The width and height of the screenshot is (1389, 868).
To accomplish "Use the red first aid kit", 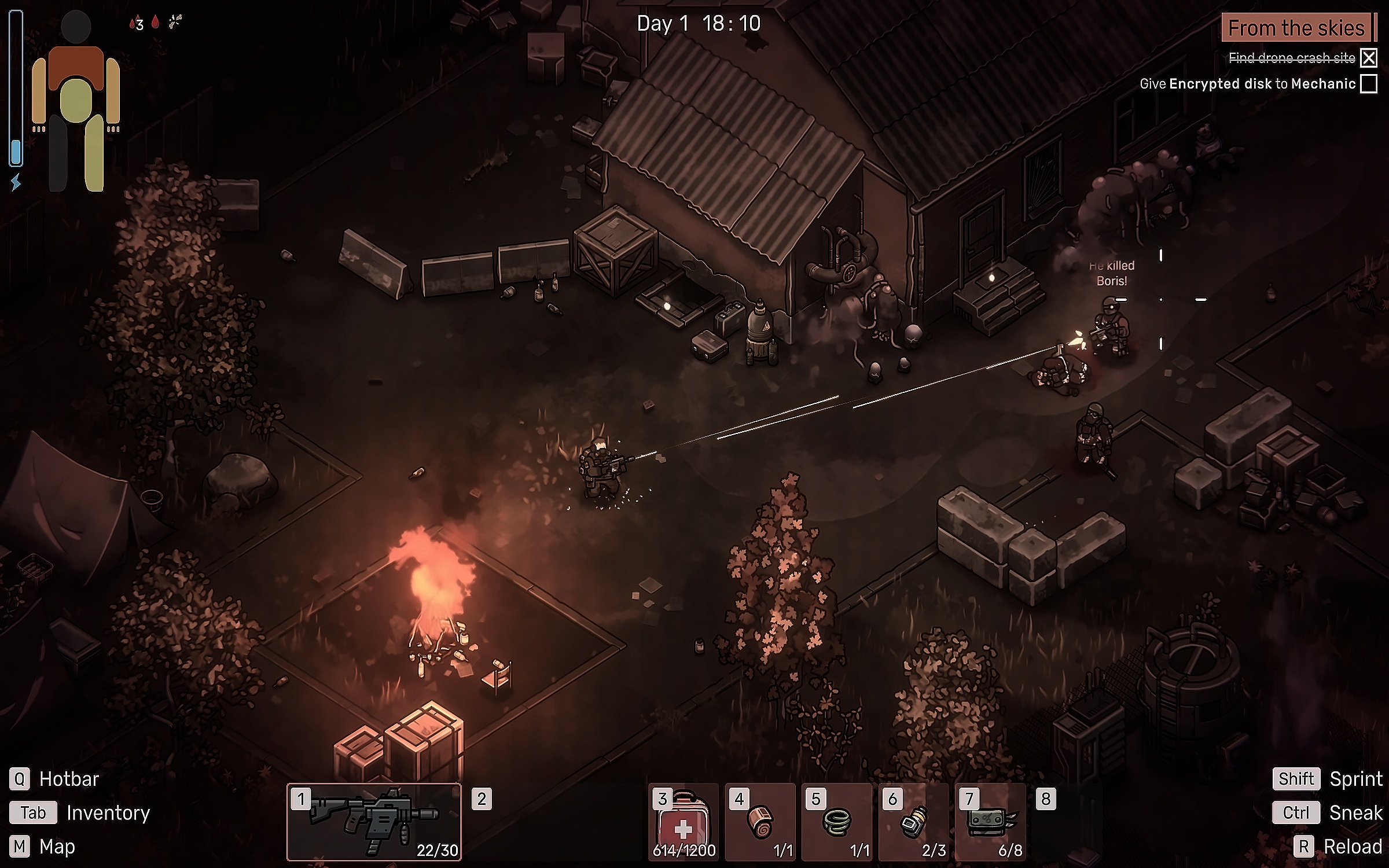I will pos(684,822).
